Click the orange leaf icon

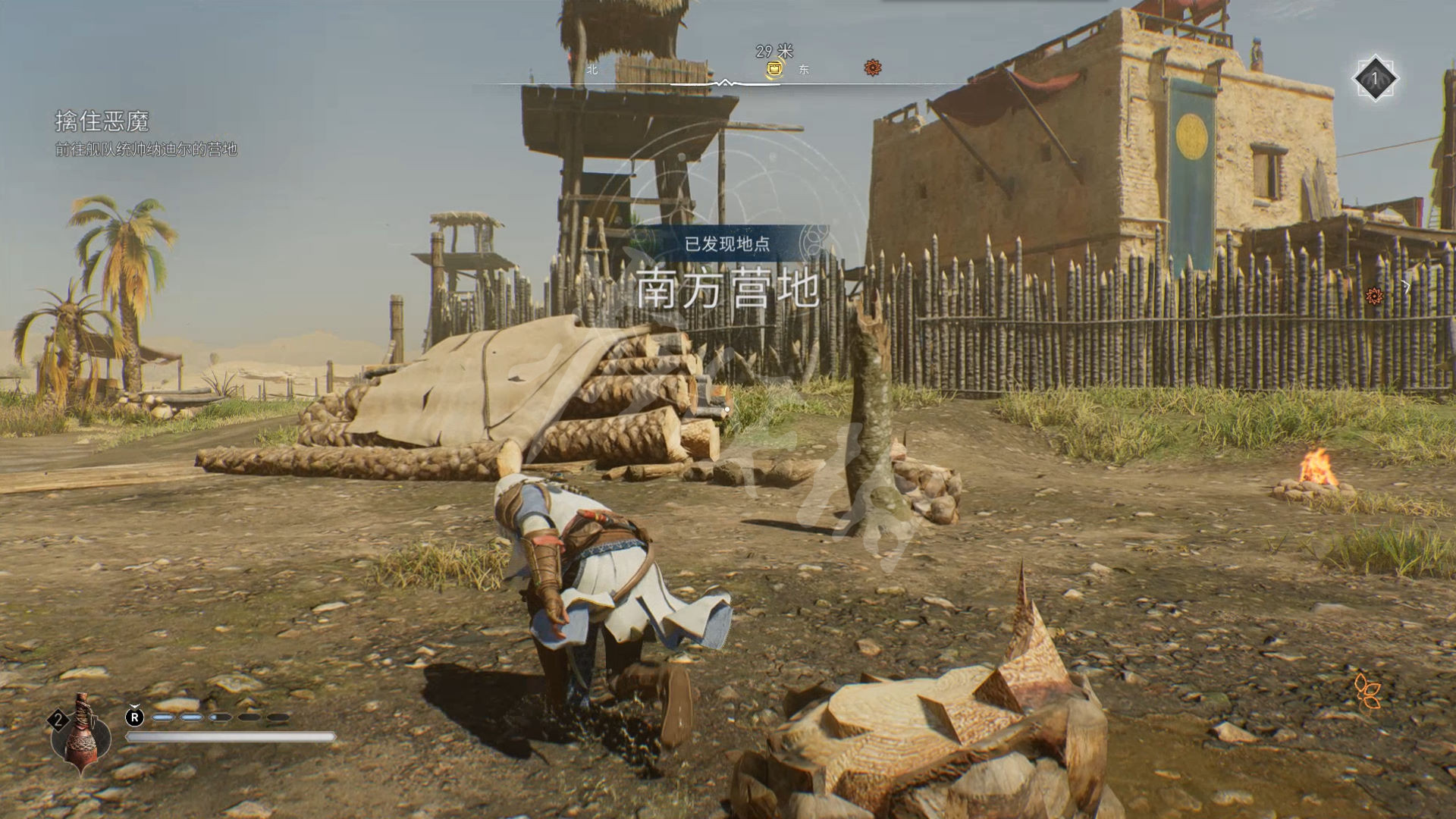click(1367, 690)
